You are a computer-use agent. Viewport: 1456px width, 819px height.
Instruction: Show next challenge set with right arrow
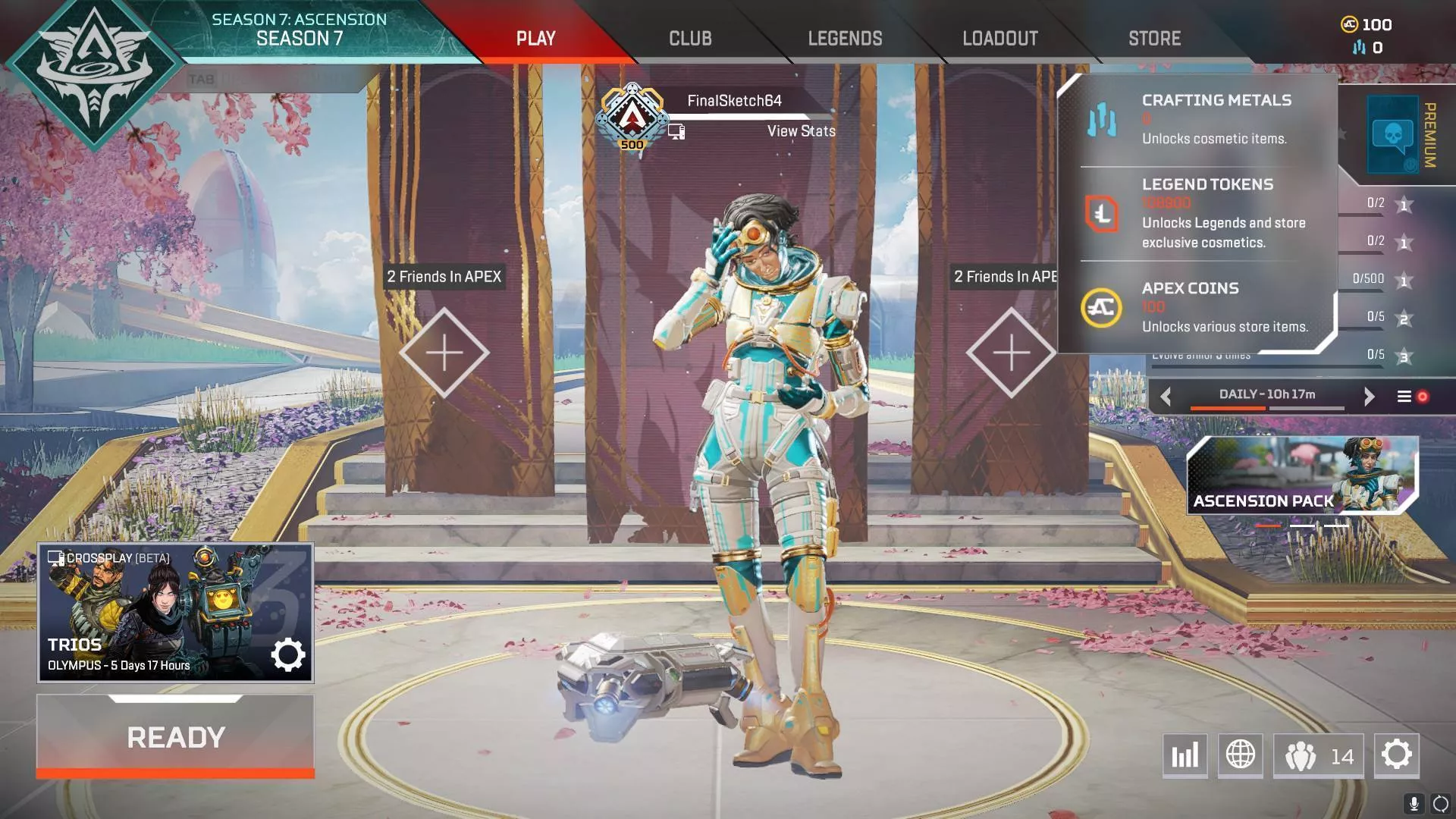click(1369, 397)
